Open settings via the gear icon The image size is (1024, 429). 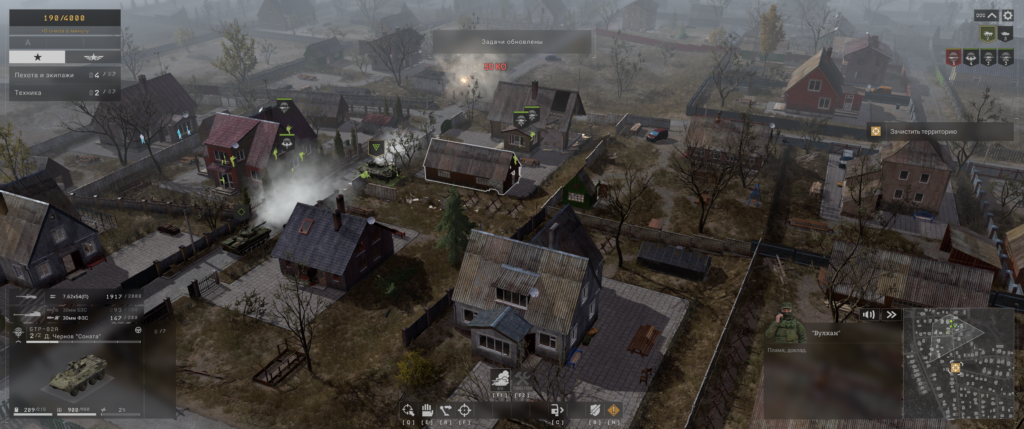(x=1009, y=16)
